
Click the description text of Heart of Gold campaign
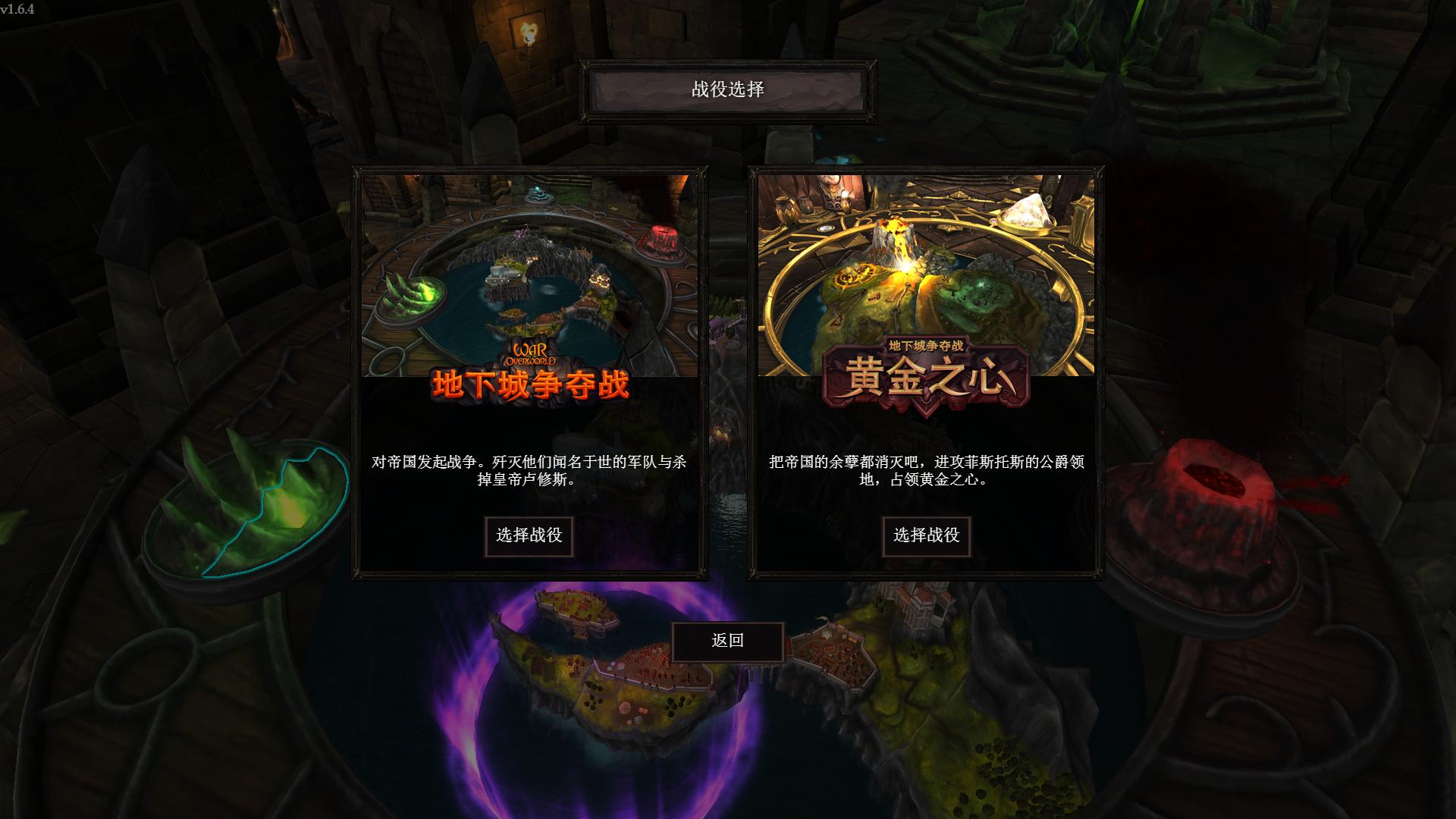point(926,472)
